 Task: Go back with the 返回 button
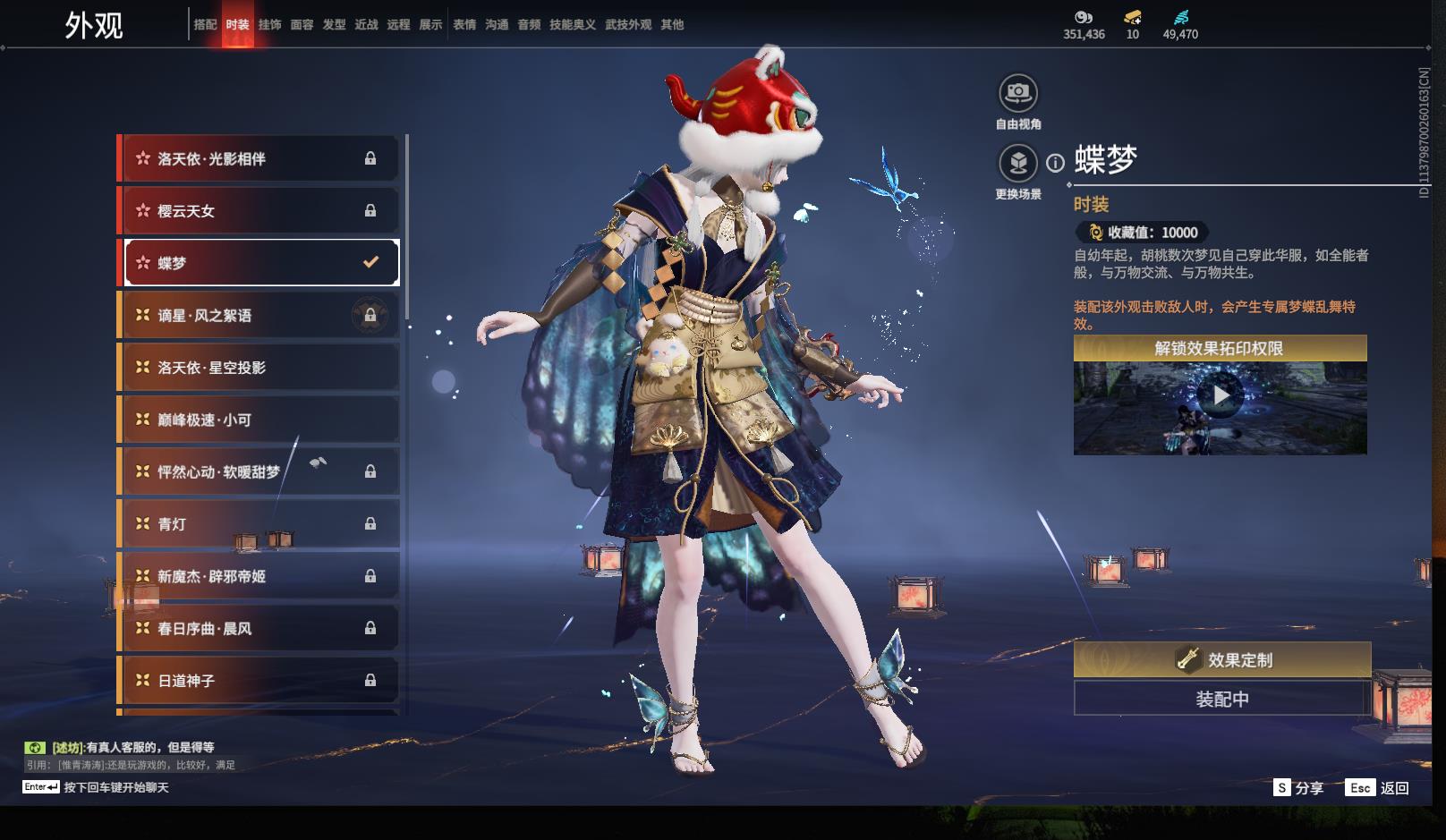tap(1378, 788)
